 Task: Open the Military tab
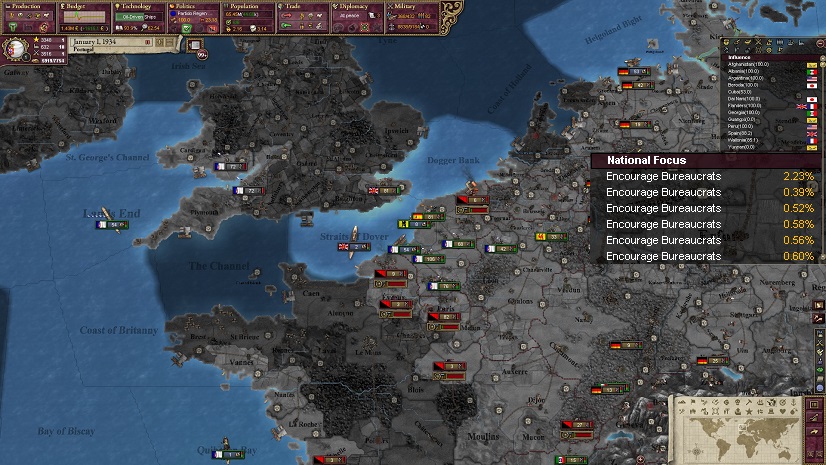pyautogui.click(x=412, y=6)
